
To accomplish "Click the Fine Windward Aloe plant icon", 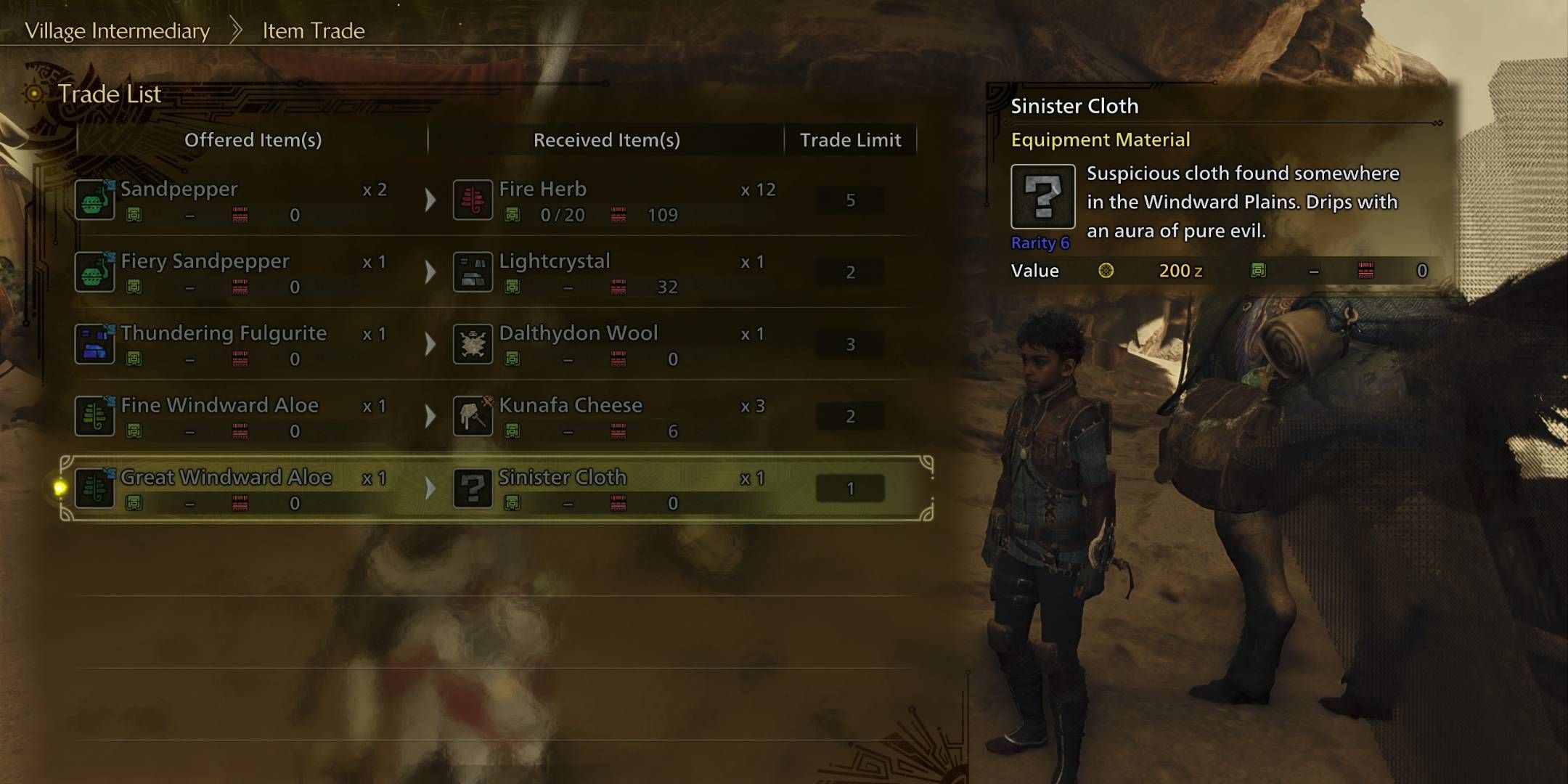I will pyautogui.click(x=94, y=415).
